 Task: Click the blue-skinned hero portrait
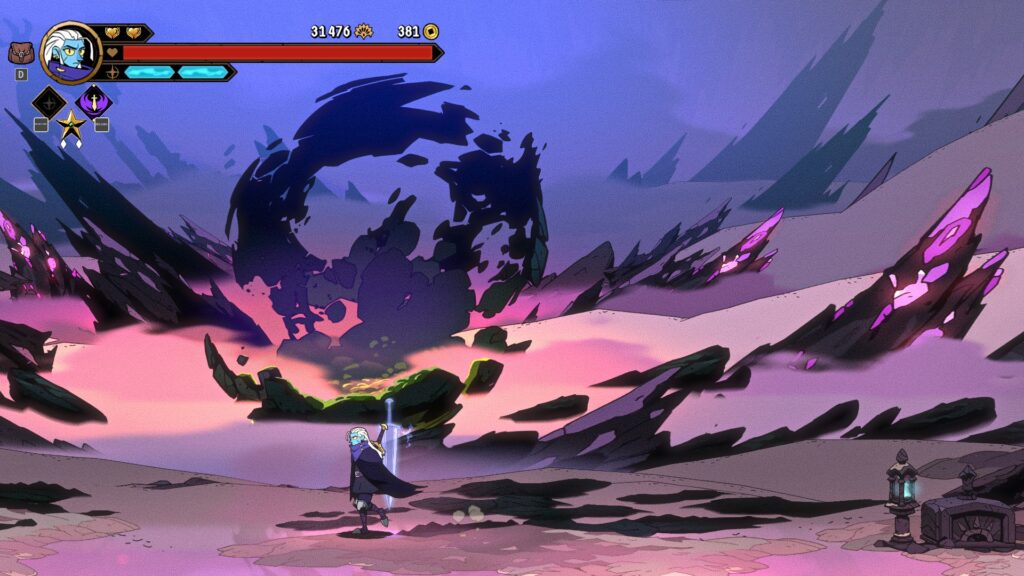point(71,53)
